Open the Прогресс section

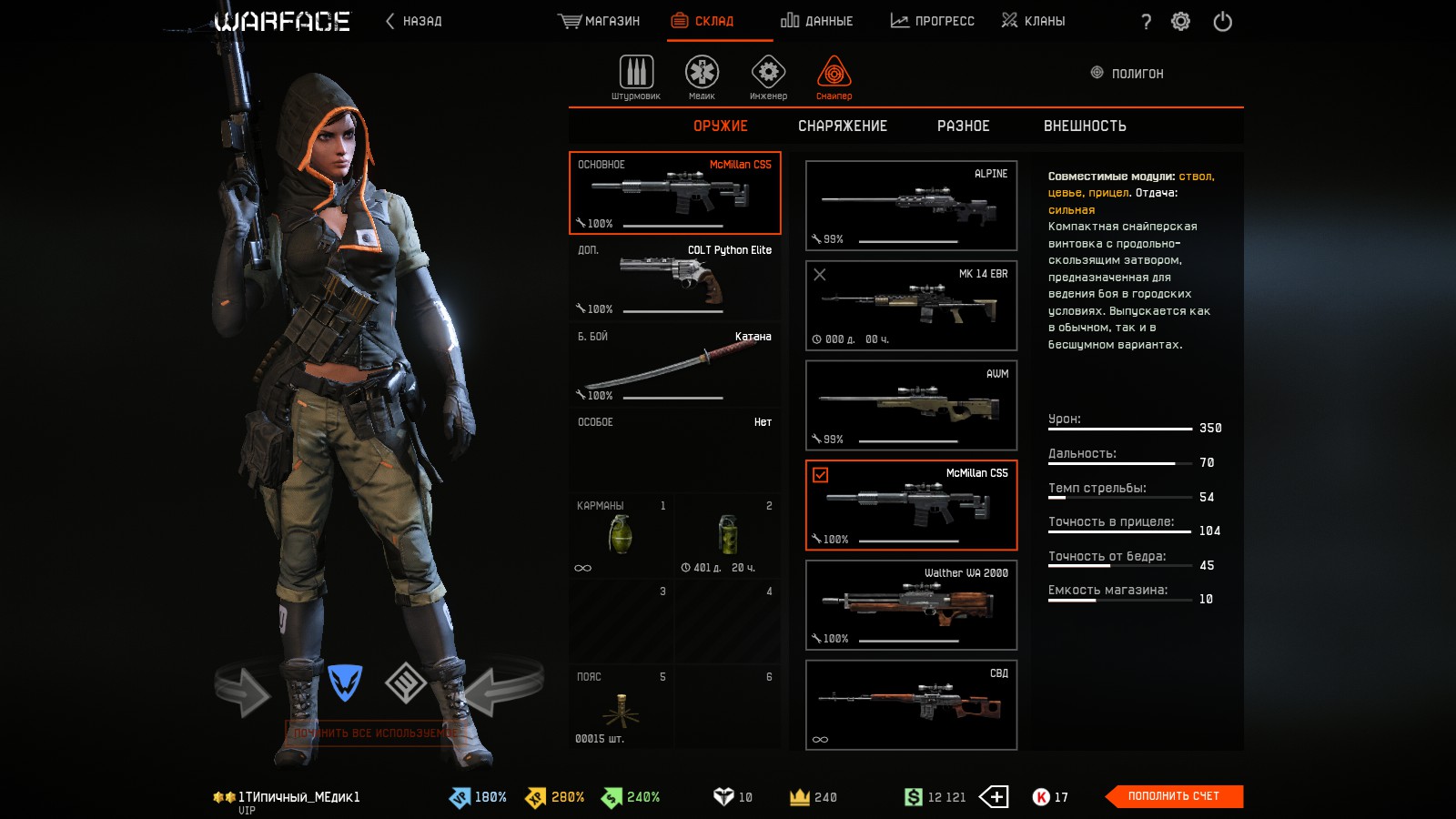[x=932, y=21]
